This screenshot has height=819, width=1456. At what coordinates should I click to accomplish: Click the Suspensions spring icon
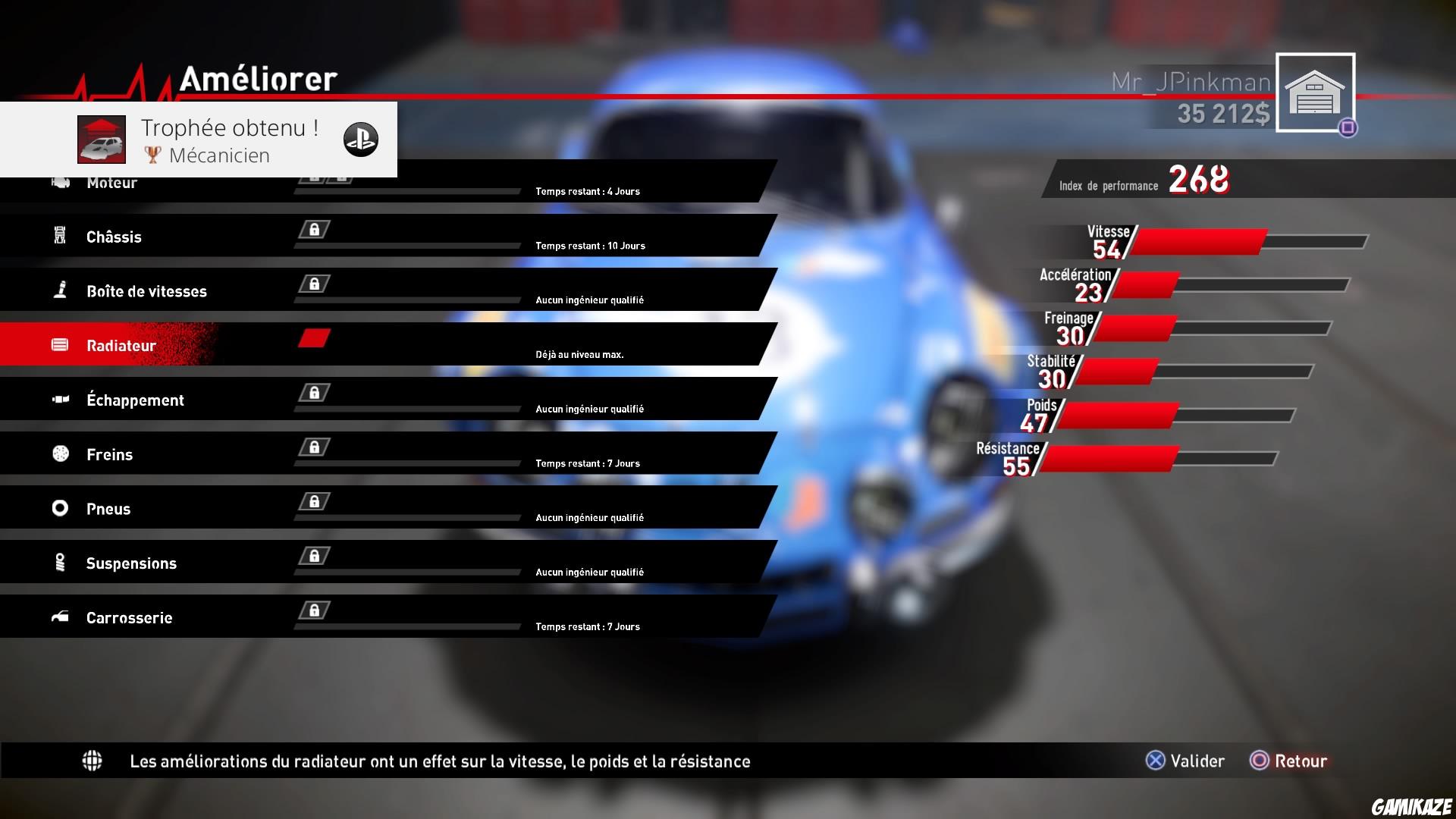(59, 562)
